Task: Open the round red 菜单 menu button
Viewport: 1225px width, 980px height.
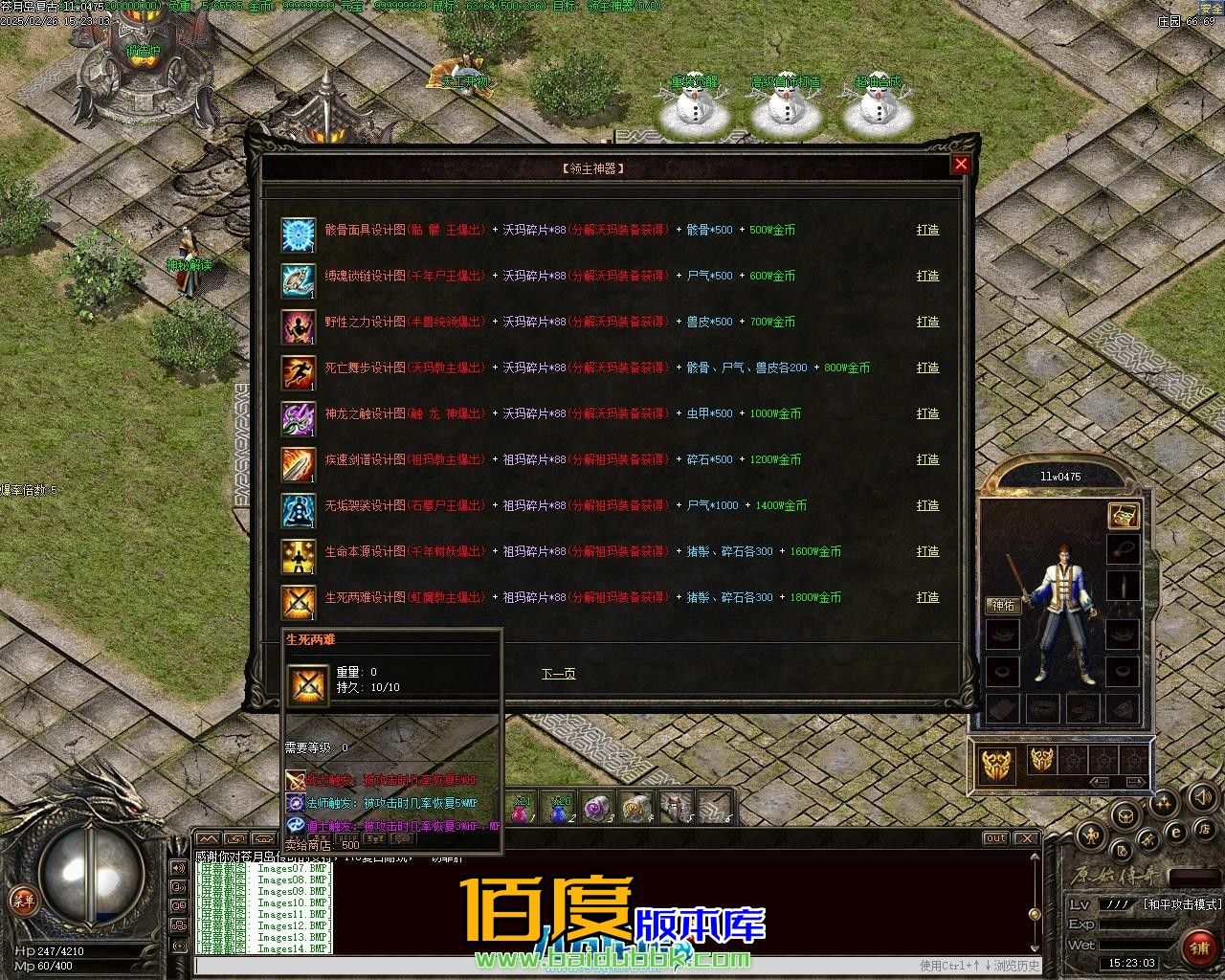Action: pyautogui.click(x=22, y=900)
